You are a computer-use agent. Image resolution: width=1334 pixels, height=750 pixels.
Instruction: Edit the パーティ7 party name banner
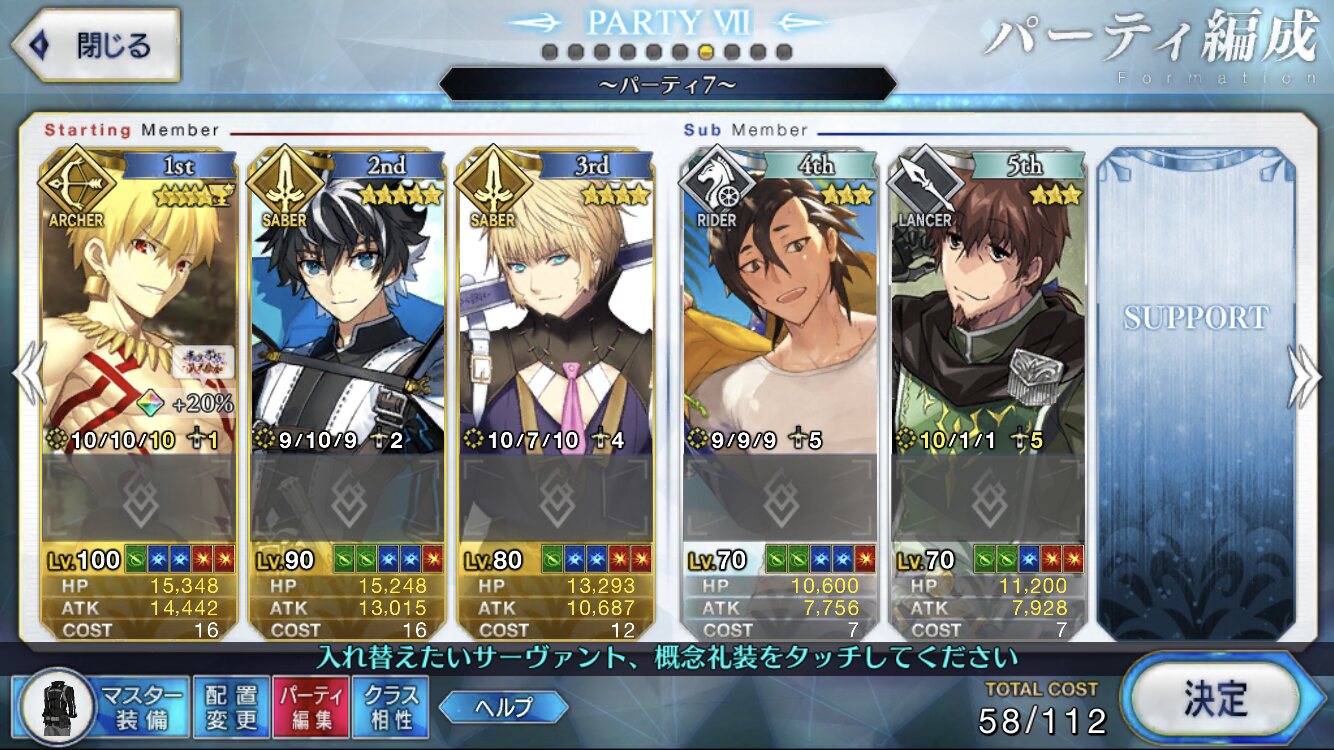pyautogui.click(x=667, y=85)
